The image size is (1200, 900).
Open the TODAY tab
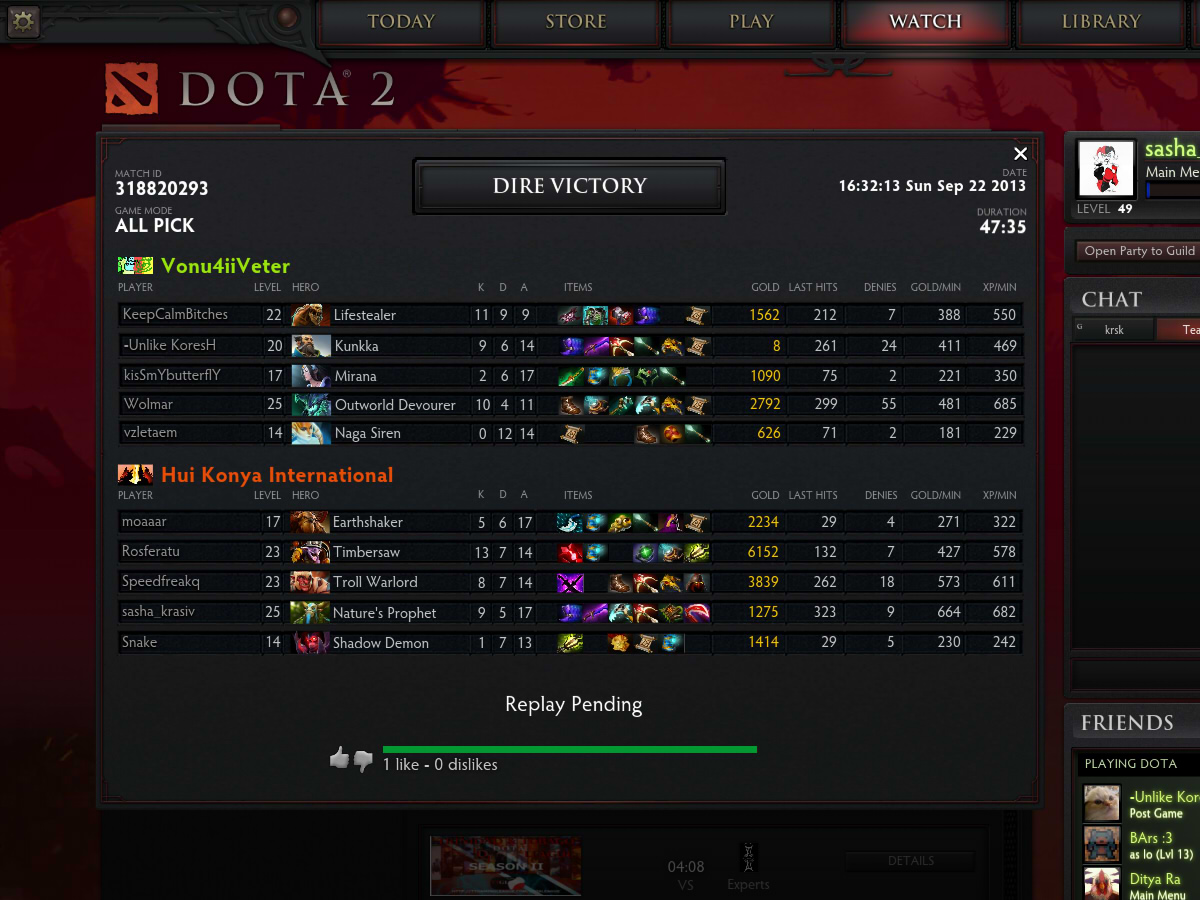[x=401, y=22]
